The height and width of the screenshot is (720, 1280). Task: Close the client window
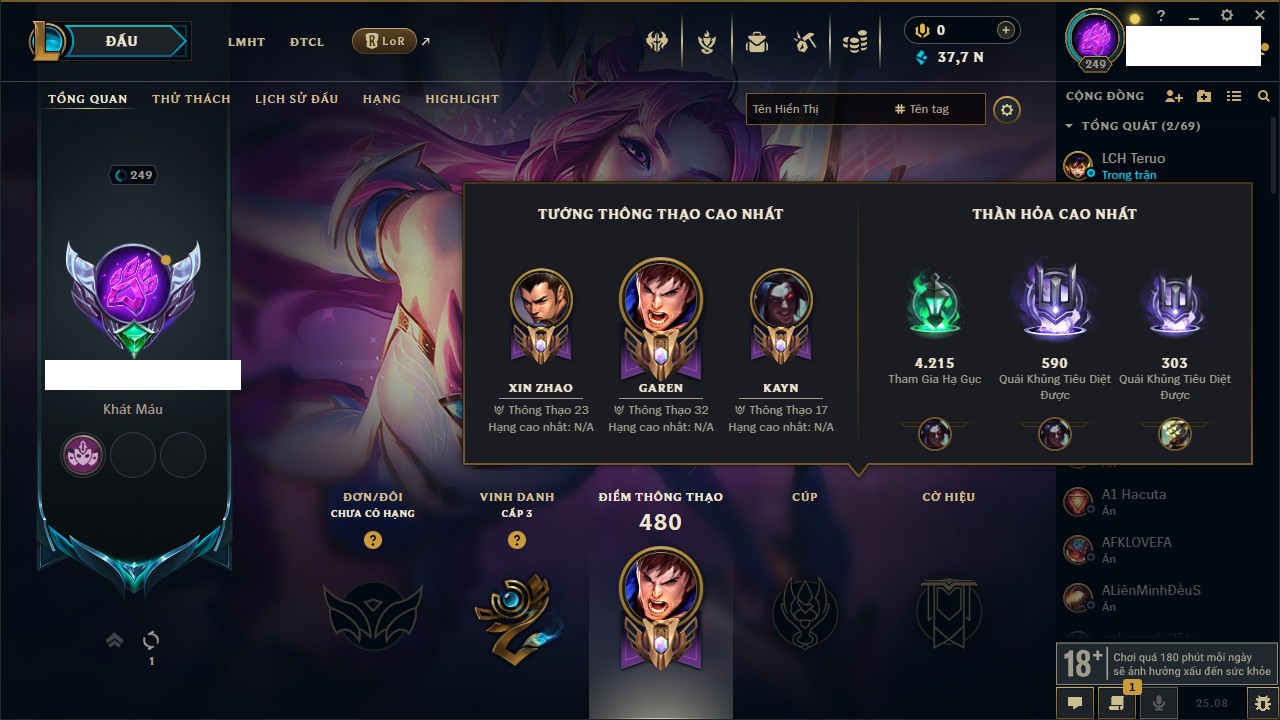[1258, 16]
